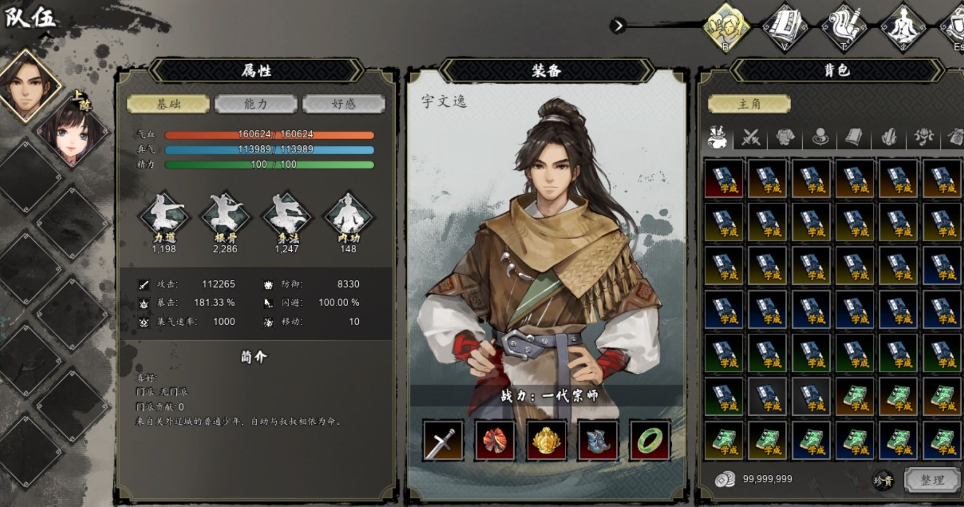Select the male hero portrait in the party list

point(27,86)
